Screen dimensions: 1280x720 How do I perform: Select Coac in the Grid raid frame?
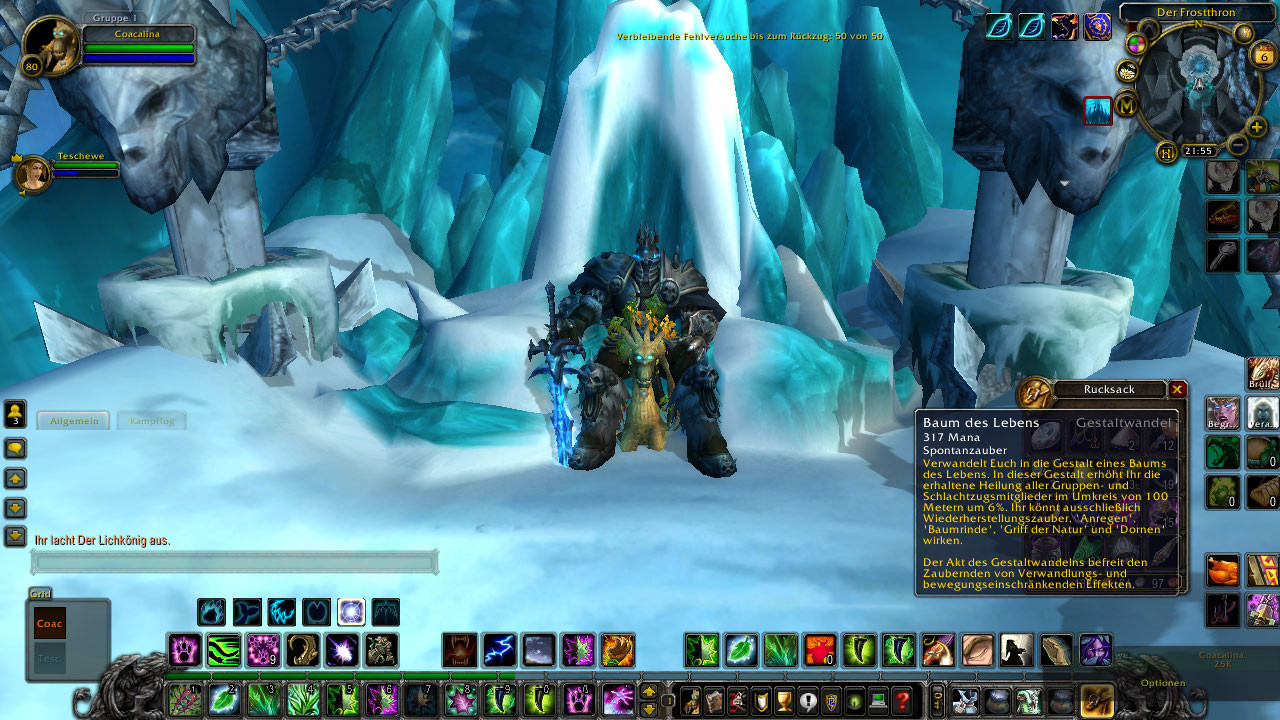(x=50, y=623)
